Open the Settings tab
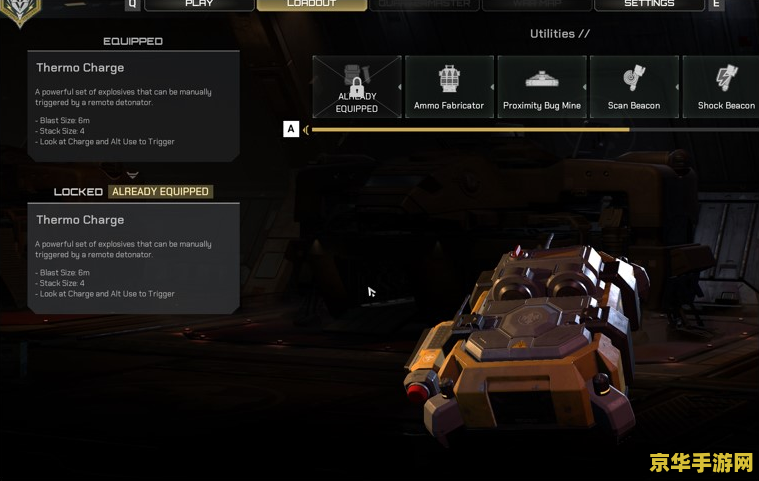Screen dimensions: 759x481 648,5
